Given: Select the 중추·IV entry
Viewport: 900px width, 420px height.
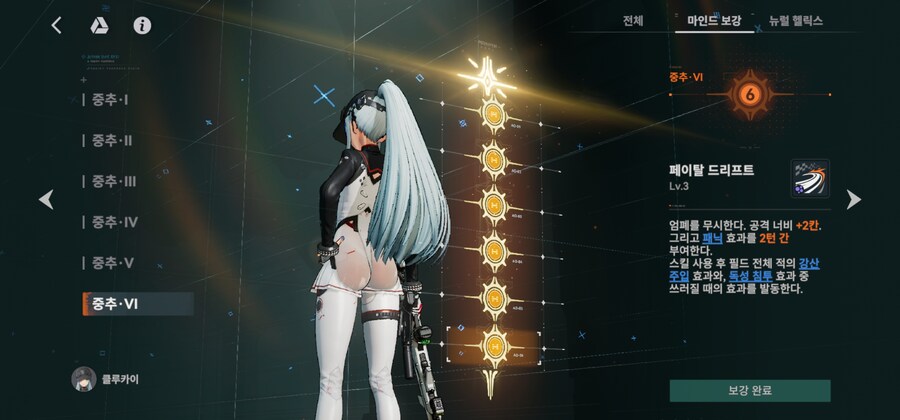Looking at the screenshot, I should 115,222.
